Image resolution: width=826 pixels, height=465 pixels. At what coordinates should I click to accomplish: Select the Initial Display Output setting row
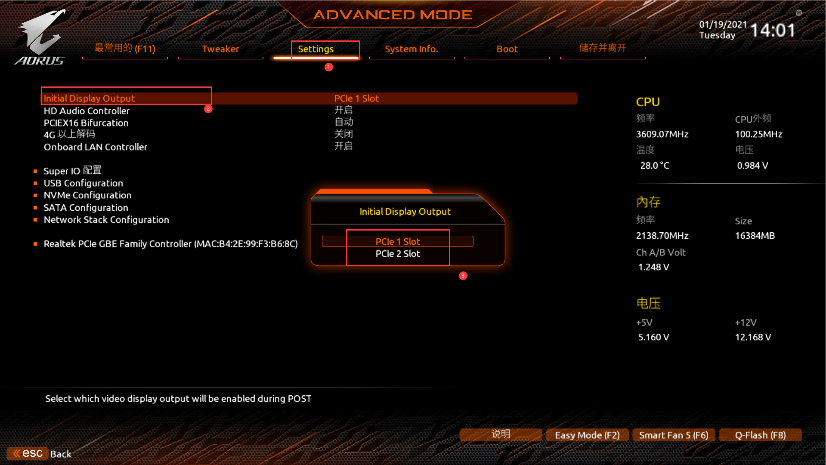click(x=89, y=99)
